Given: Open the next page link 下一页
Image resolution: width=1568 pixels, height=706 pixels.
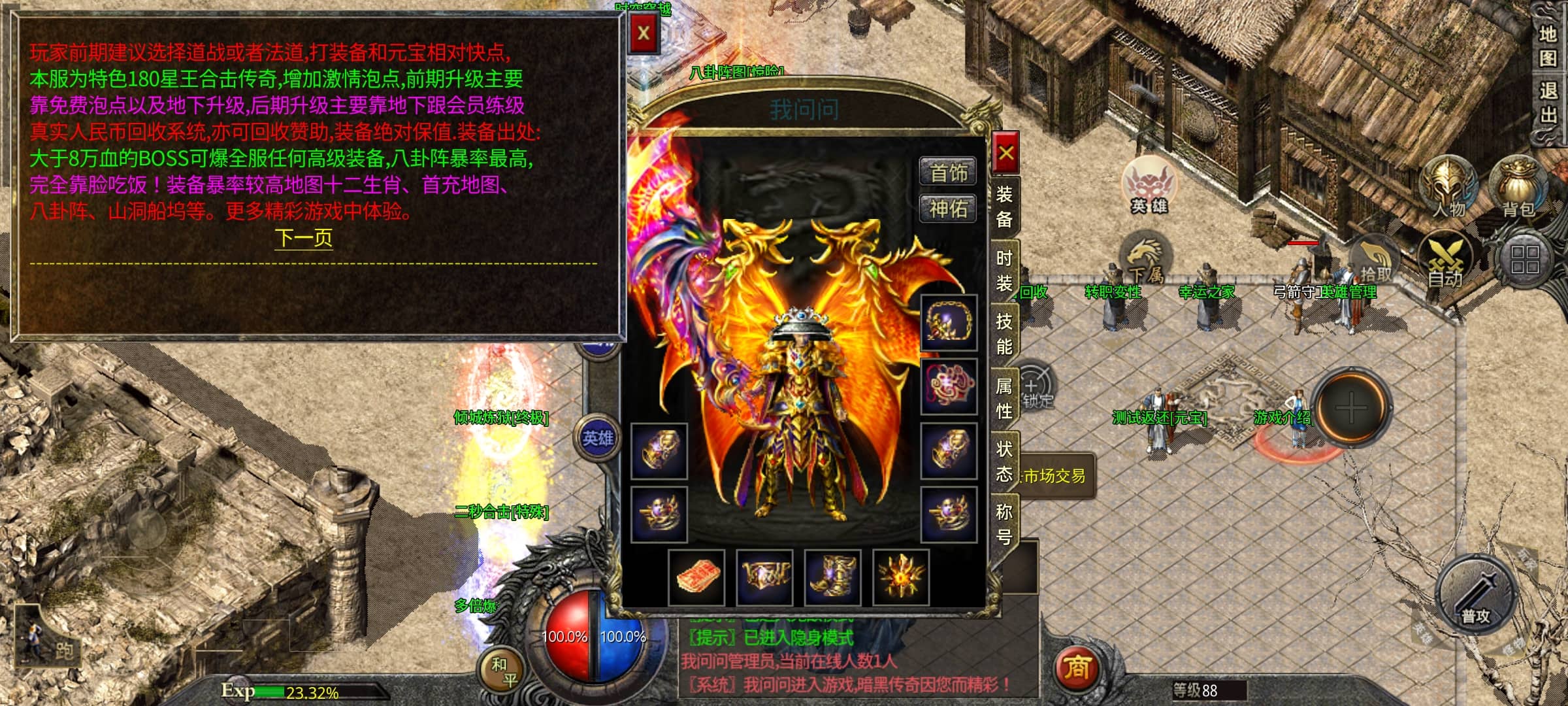Looking at the screenshot, I should (304, 237).
